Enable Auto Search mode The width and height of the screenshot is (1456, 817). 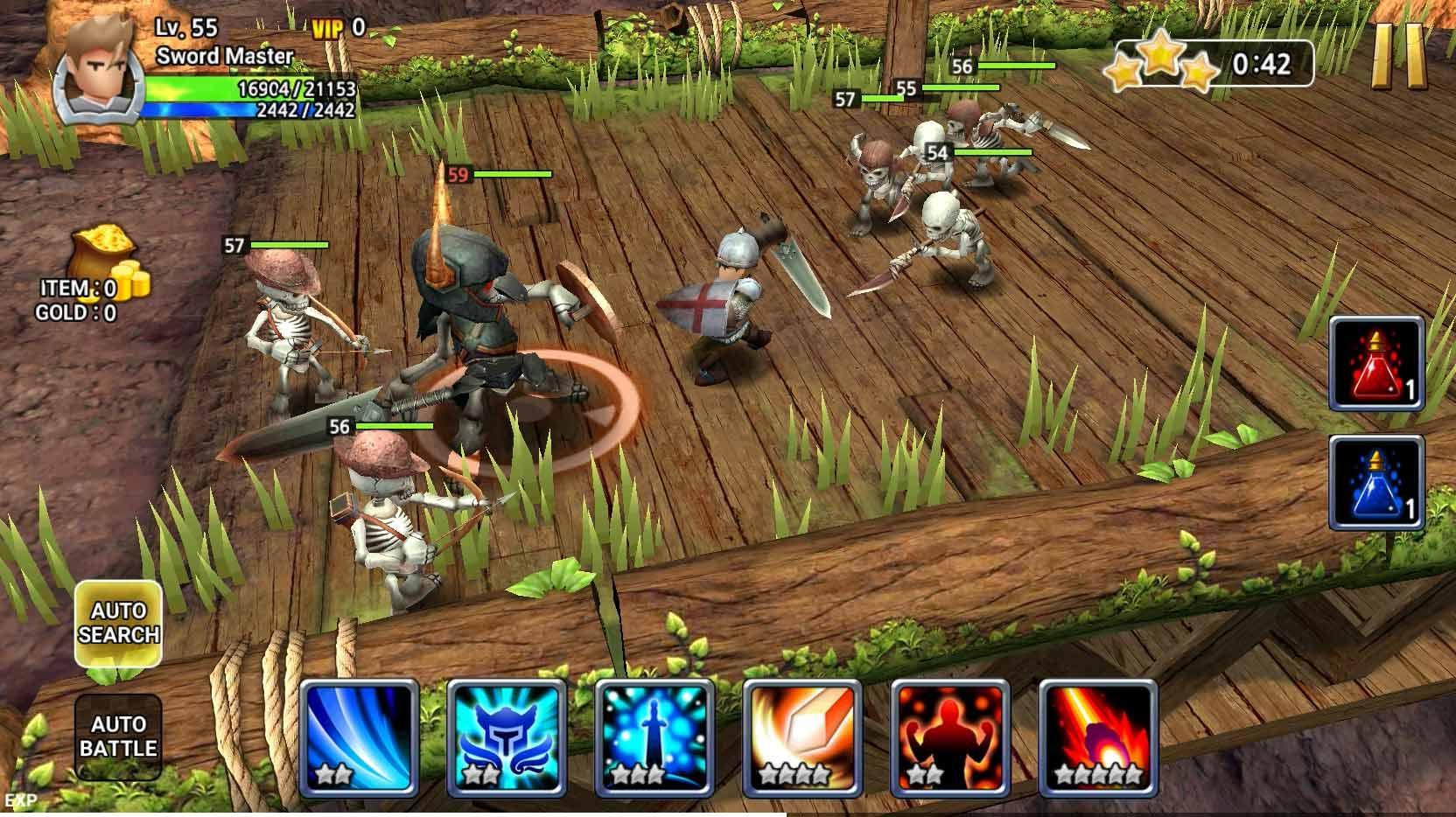tap(121, 621)
